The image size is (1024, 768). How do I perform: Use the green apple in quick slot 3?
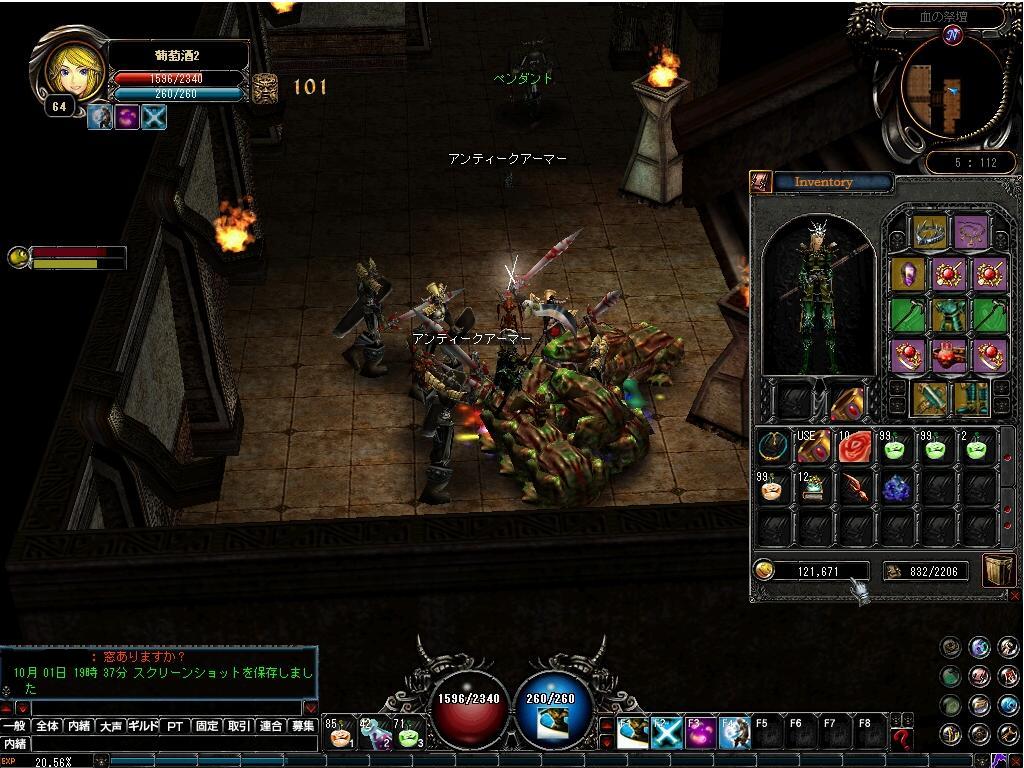pos(410,734)
